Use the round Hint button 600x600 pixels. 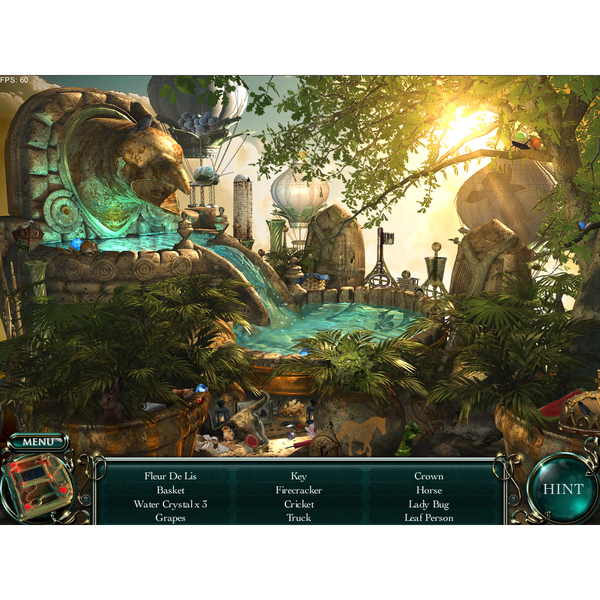pos(563,489)
